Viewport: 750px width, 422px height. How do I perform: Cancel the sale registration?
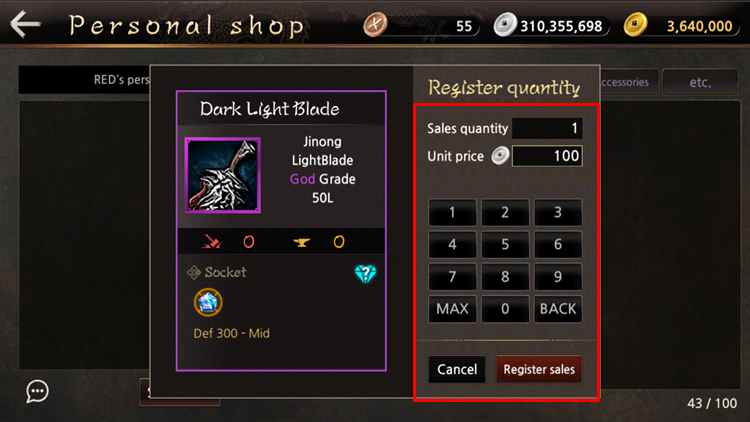[x=457, y=369]
